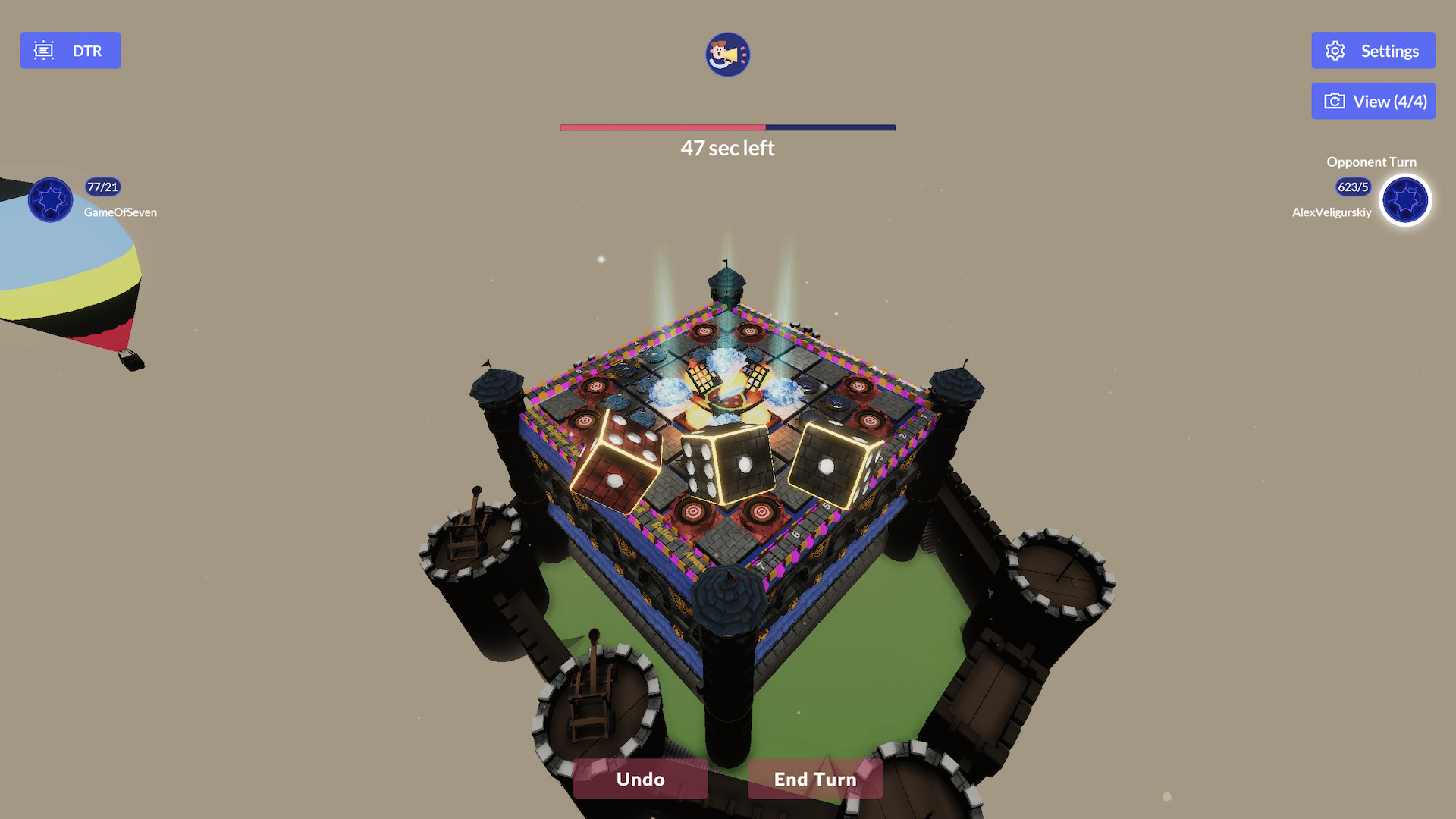Click the turn timer progress bar
1456x819 pixels.
pos(726,128)
